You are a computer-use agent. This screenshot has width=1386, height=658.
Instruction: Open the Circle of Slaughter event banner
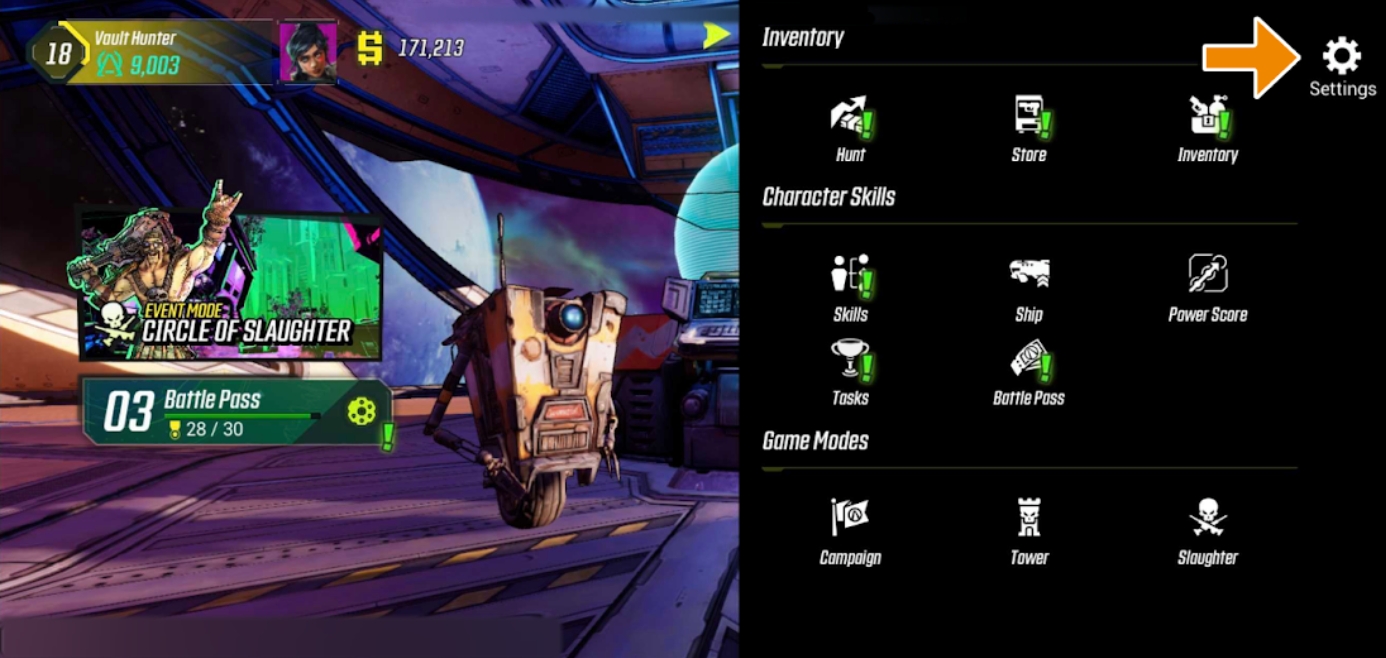pos(231,285)
